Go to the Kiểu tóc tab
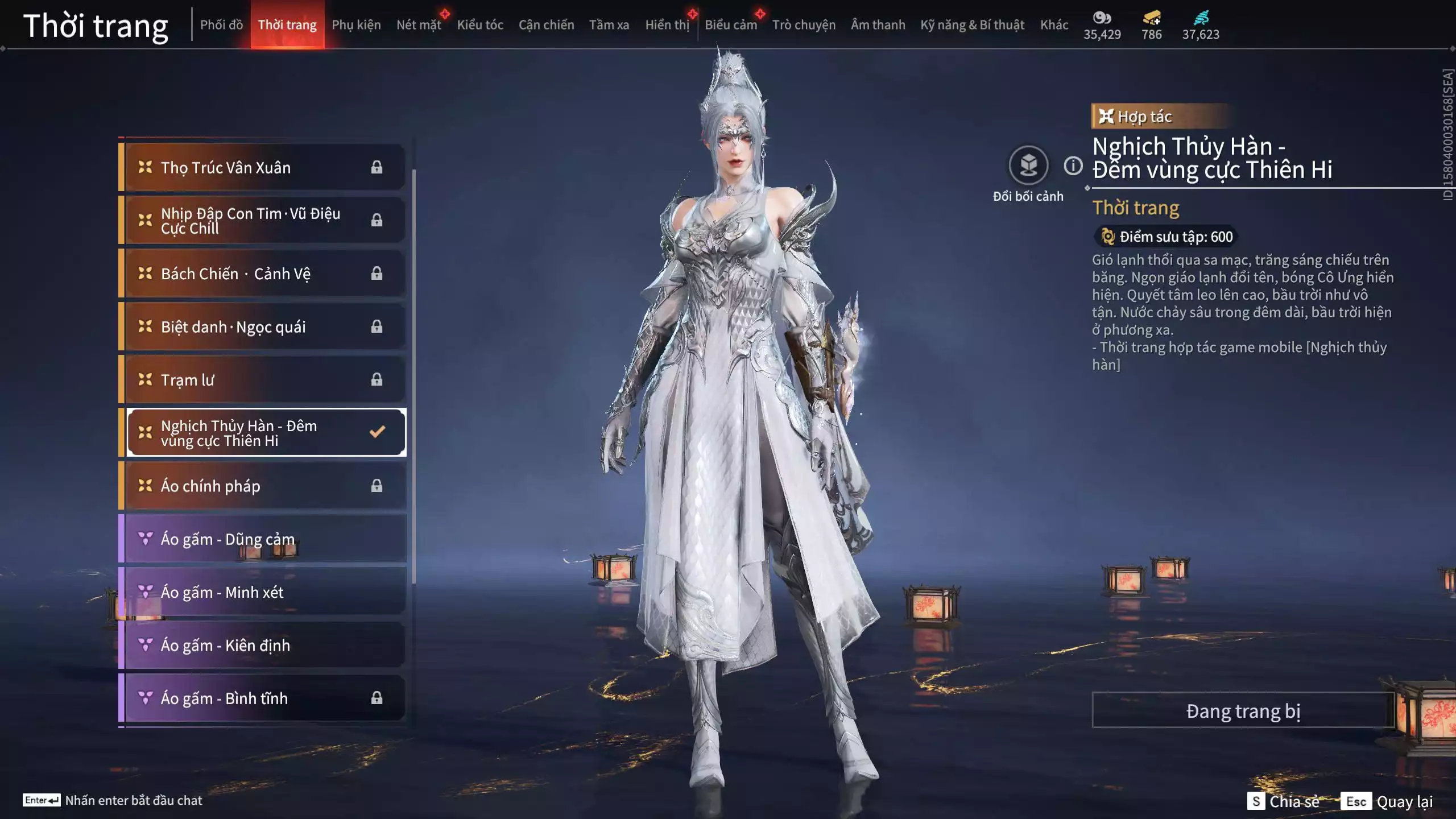The image size is (1456, 819). click(480, 25)
